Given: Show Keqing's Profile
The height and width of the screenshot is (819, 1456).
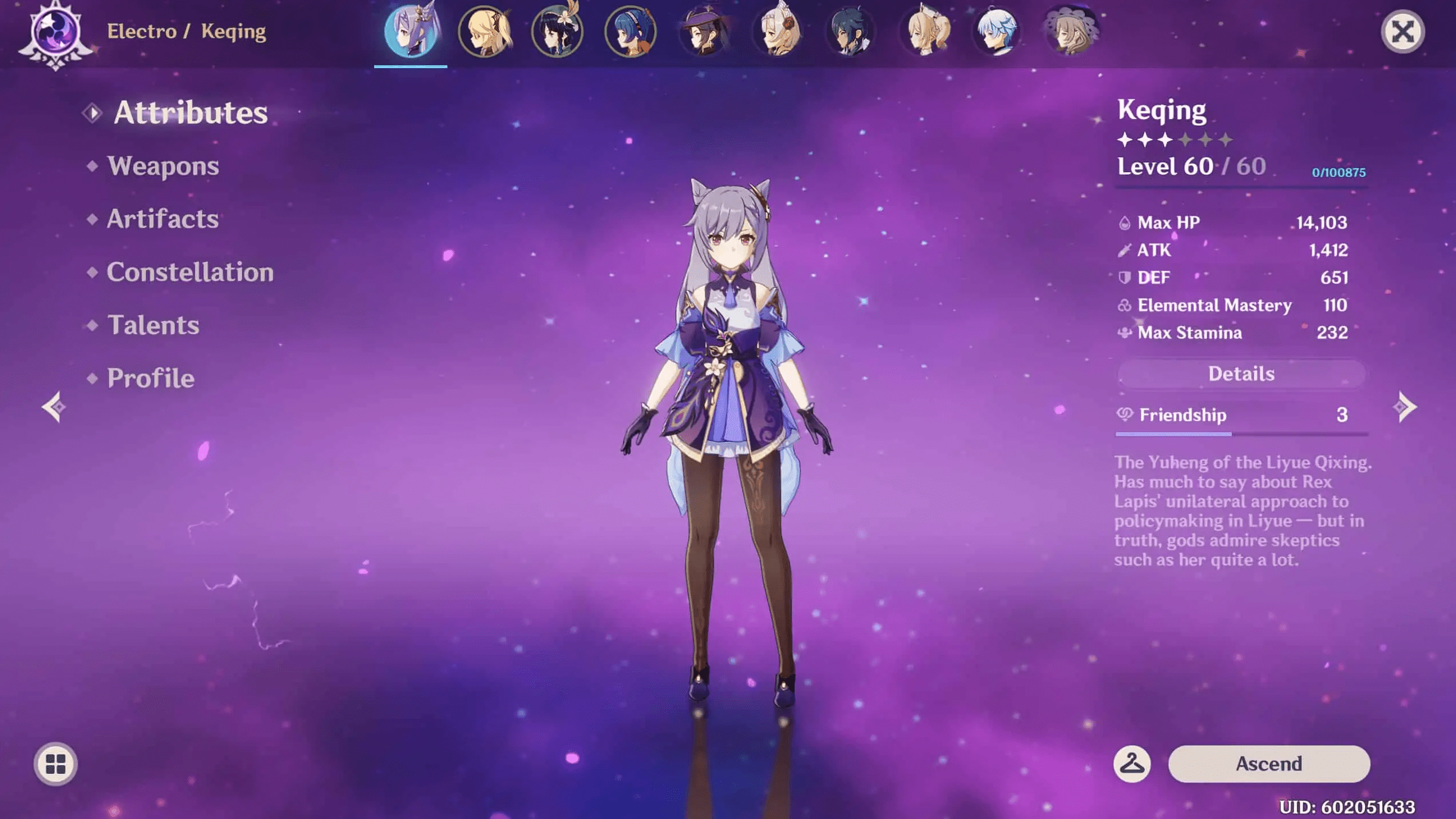Looking at the screenshot, I should [151, 378].
